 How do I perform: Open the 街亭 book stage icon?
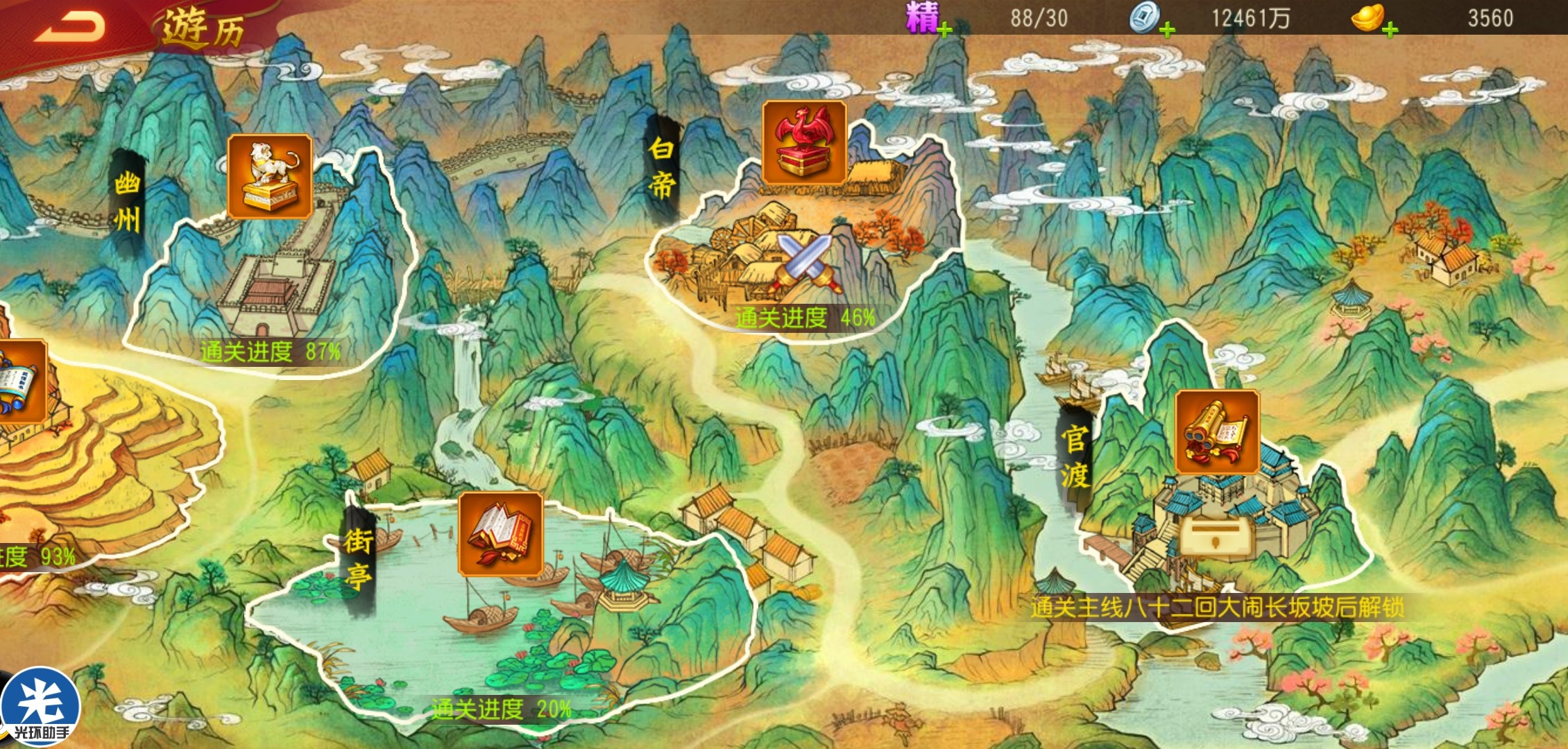coord(500,533)
